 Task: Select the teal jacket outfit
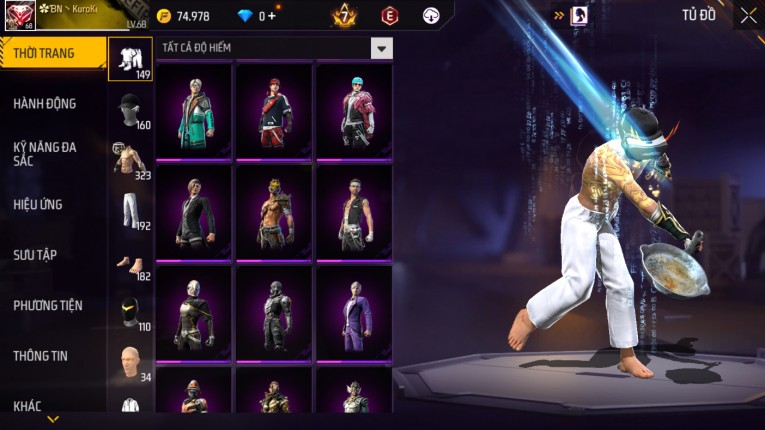click(194, 110)
